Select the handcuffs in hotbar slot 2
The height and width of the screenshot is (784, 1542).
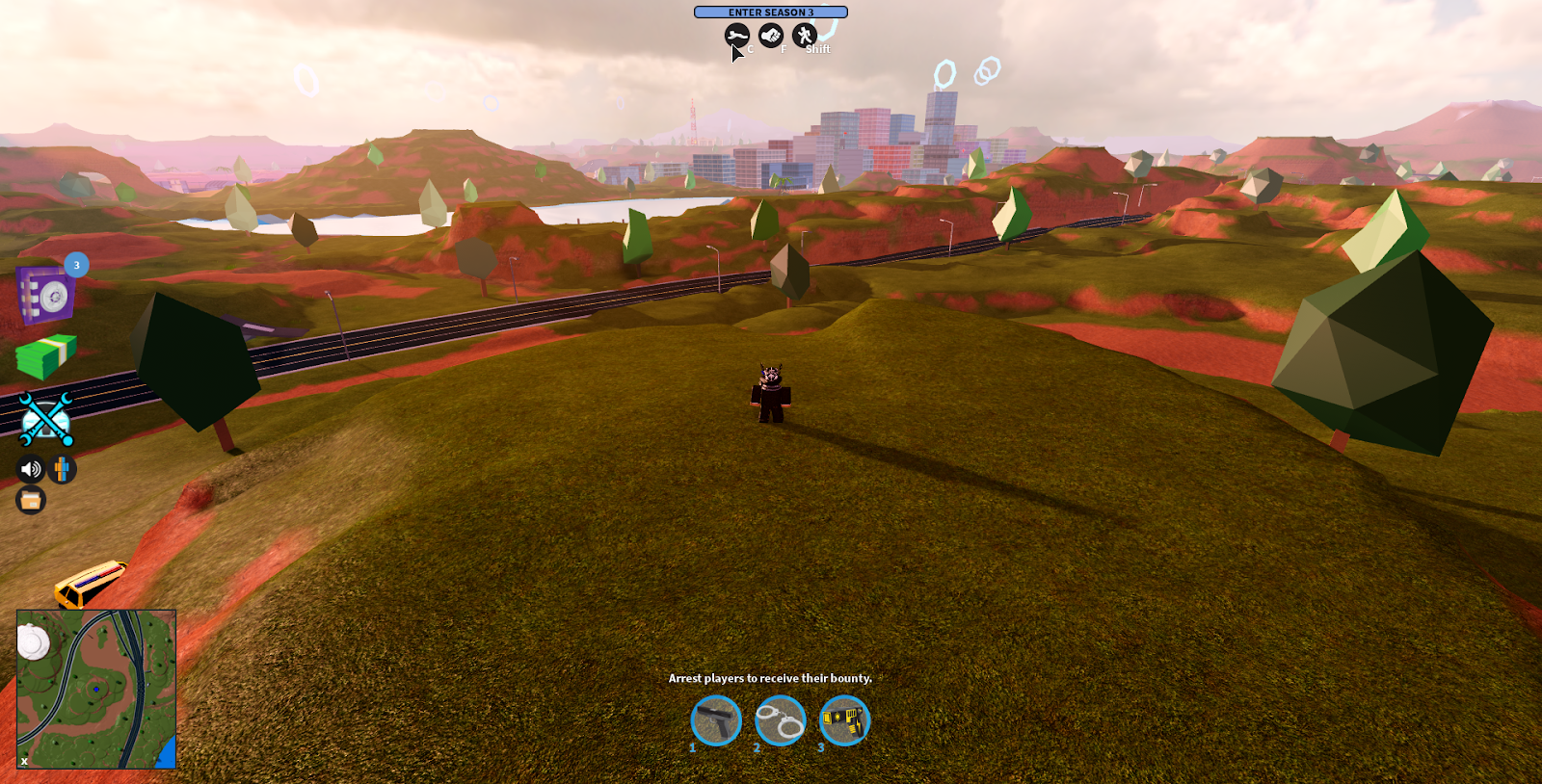(781, 720)
